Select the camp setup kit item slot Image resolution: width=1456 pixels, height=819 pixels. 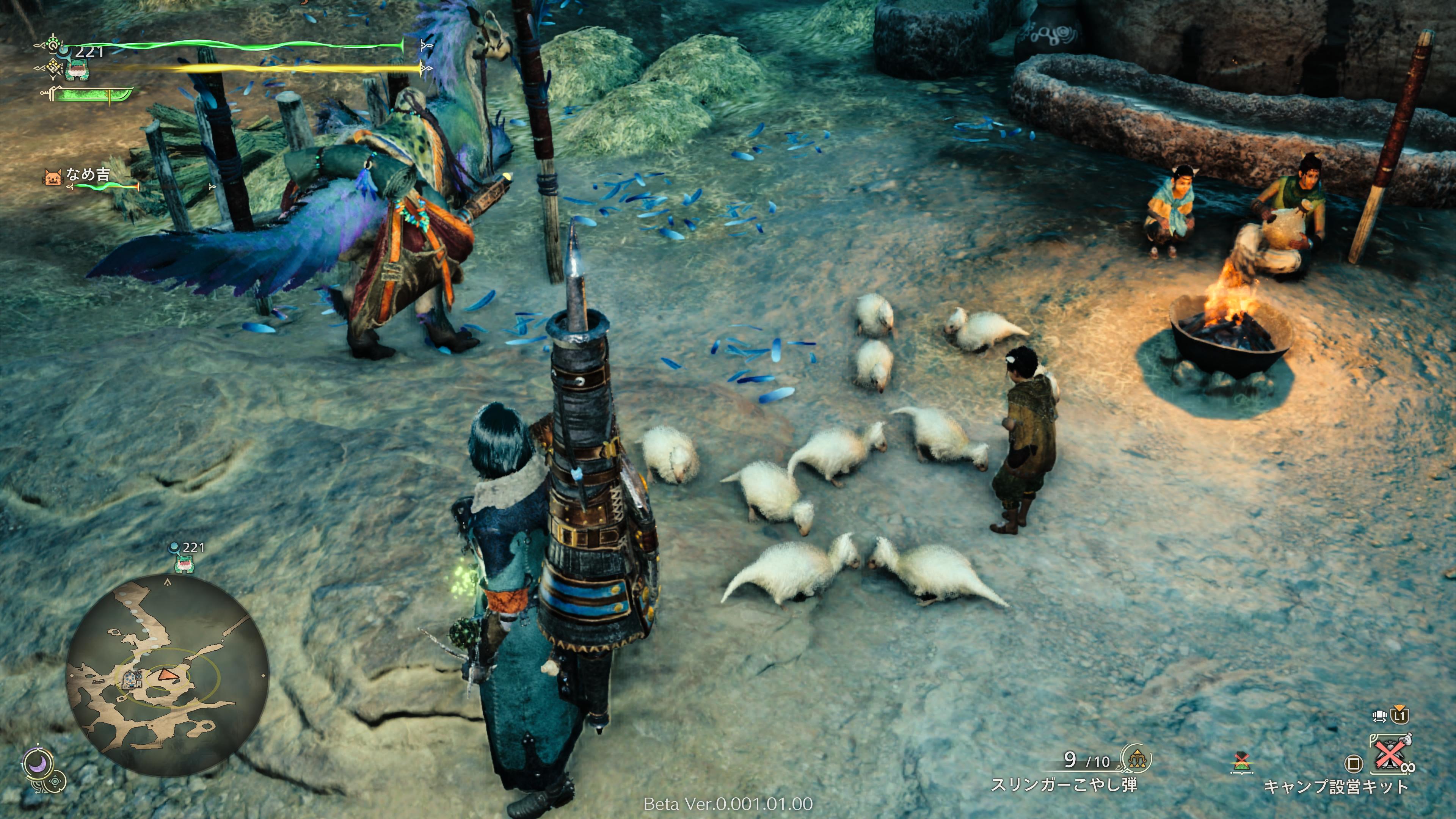[1389, 755]
